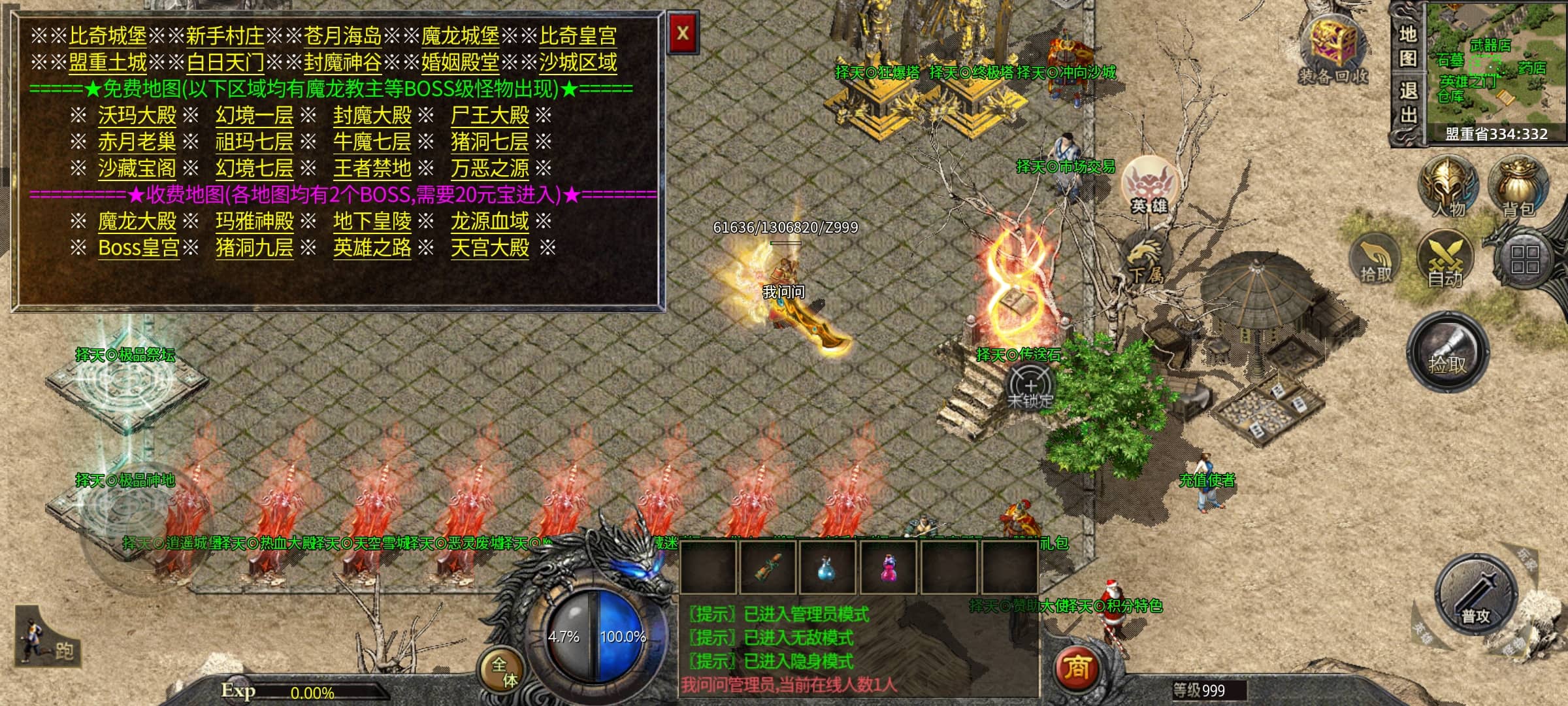Open the 地图 map button
The height and width of the screenshot is (706, 1568).
[1408, 46]
